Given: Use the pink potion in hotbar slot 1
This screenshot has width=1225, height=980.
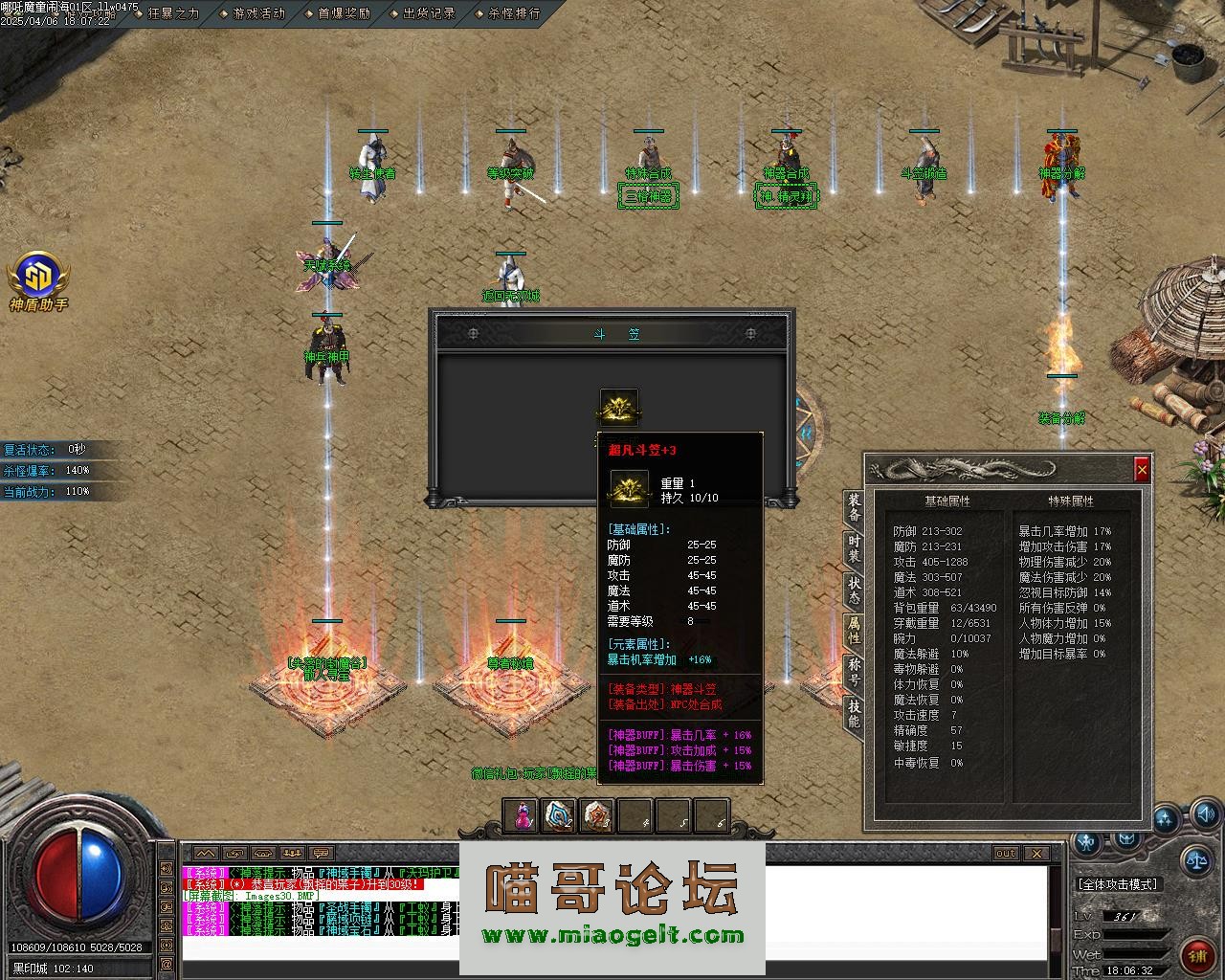Looking at the screenshot, I should point(523,815).
